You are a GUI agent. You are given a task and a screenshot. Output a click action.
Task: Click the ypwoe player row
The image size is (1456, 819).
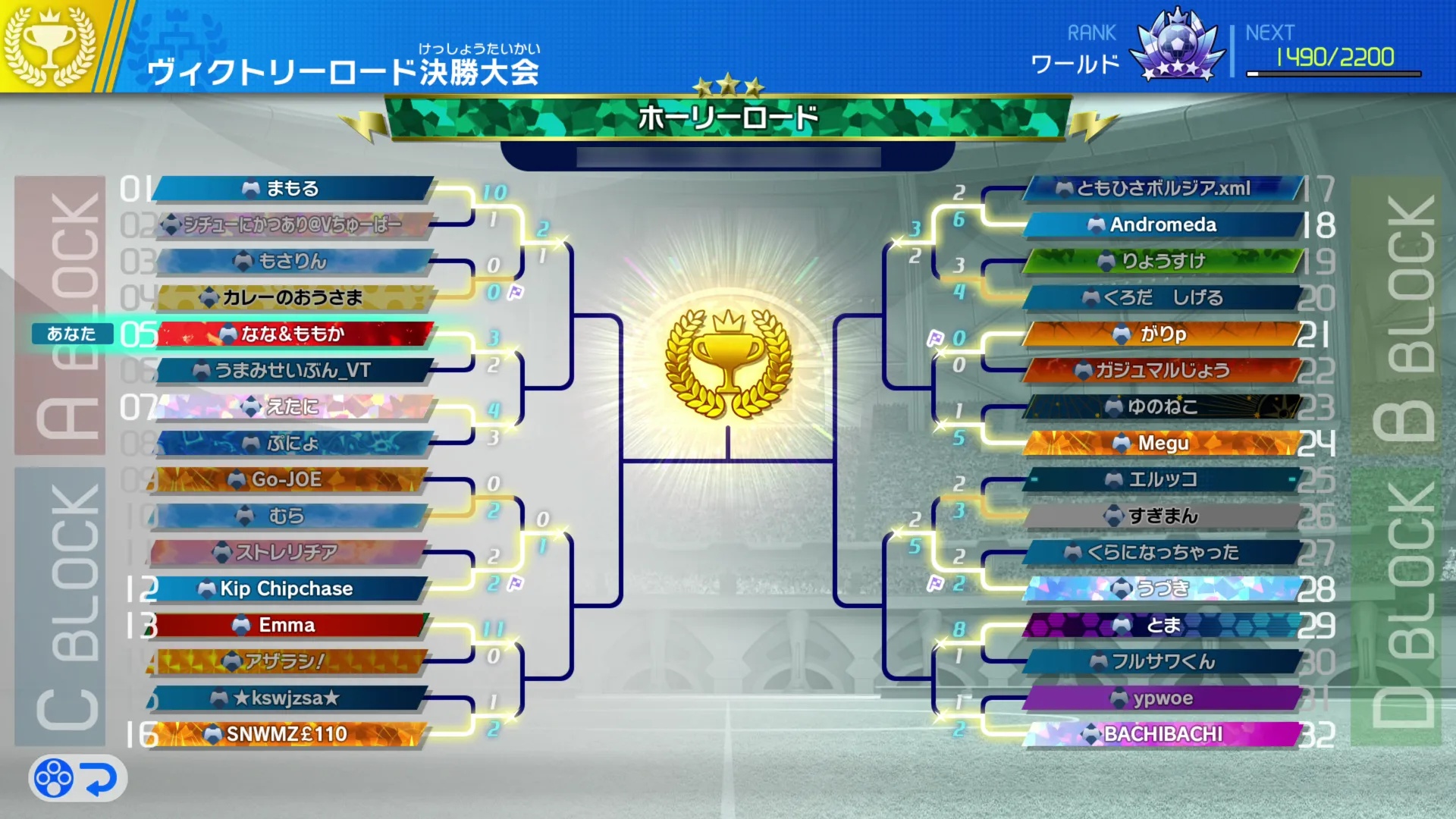tap(1163, 698)
